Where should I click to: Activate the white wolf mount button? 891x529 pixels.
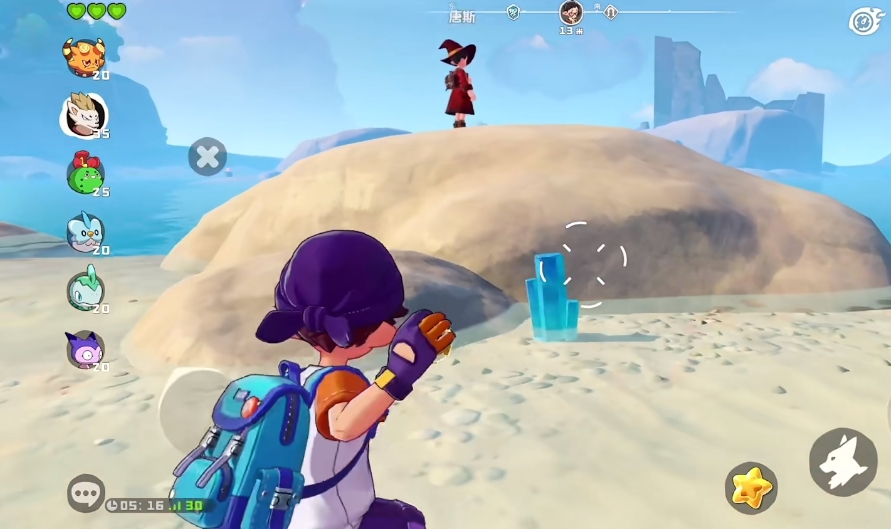[843, 462]
